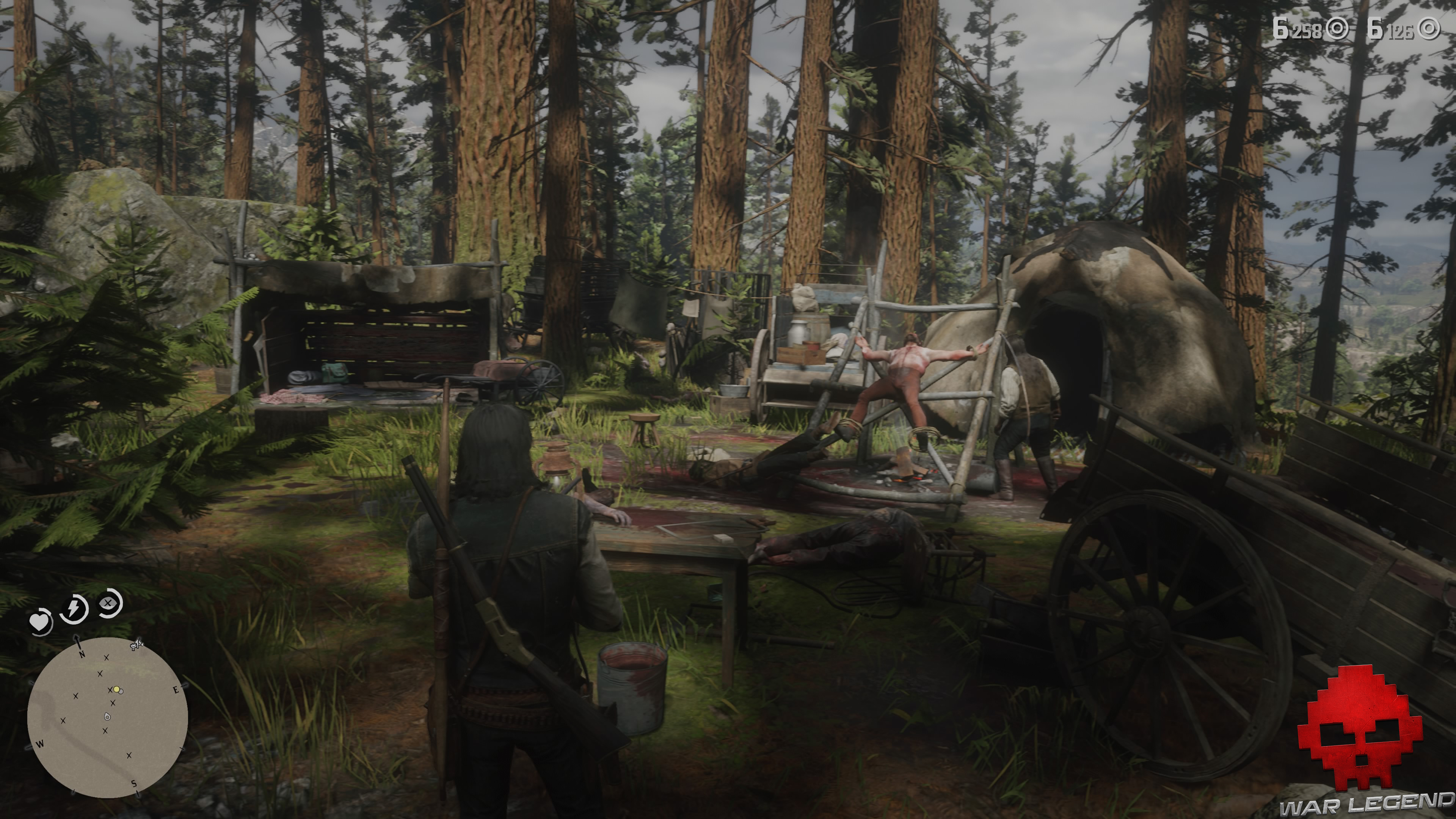Image resolution: width=1456 pixels, height=819 pixels.
Task: Click the grey blip beside the yellow marker
Action: point(122,691)
